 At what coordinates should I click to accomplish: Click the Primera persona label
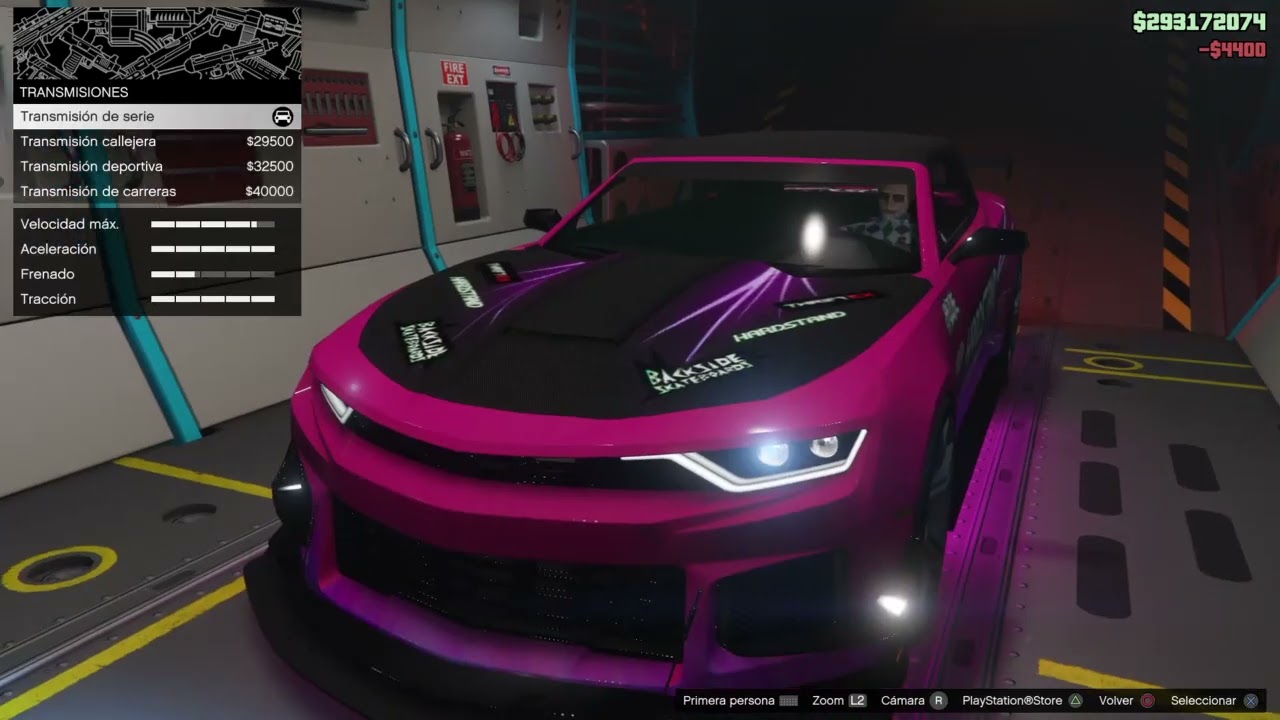coord(728,700)
